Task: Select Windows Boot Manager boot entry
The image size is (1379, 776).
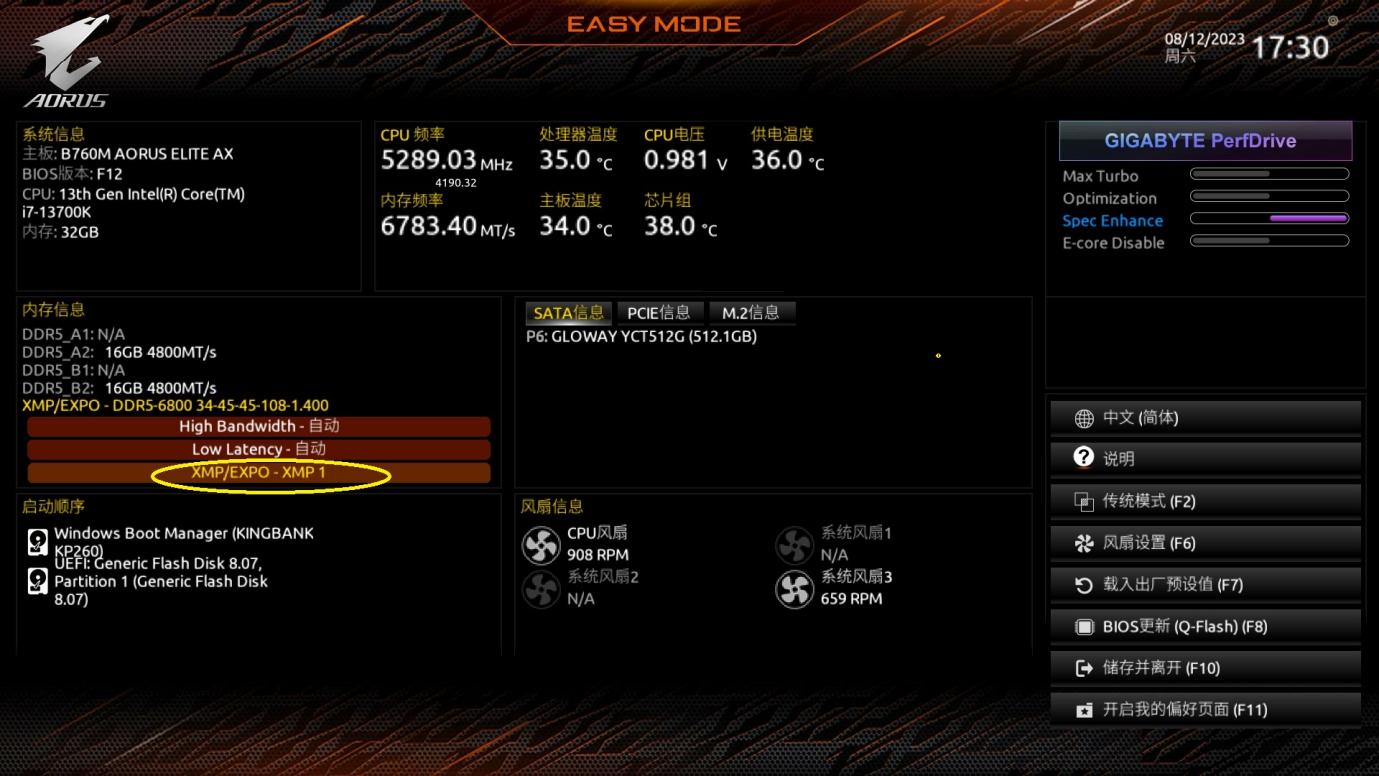Action: [x=183, y=540]
